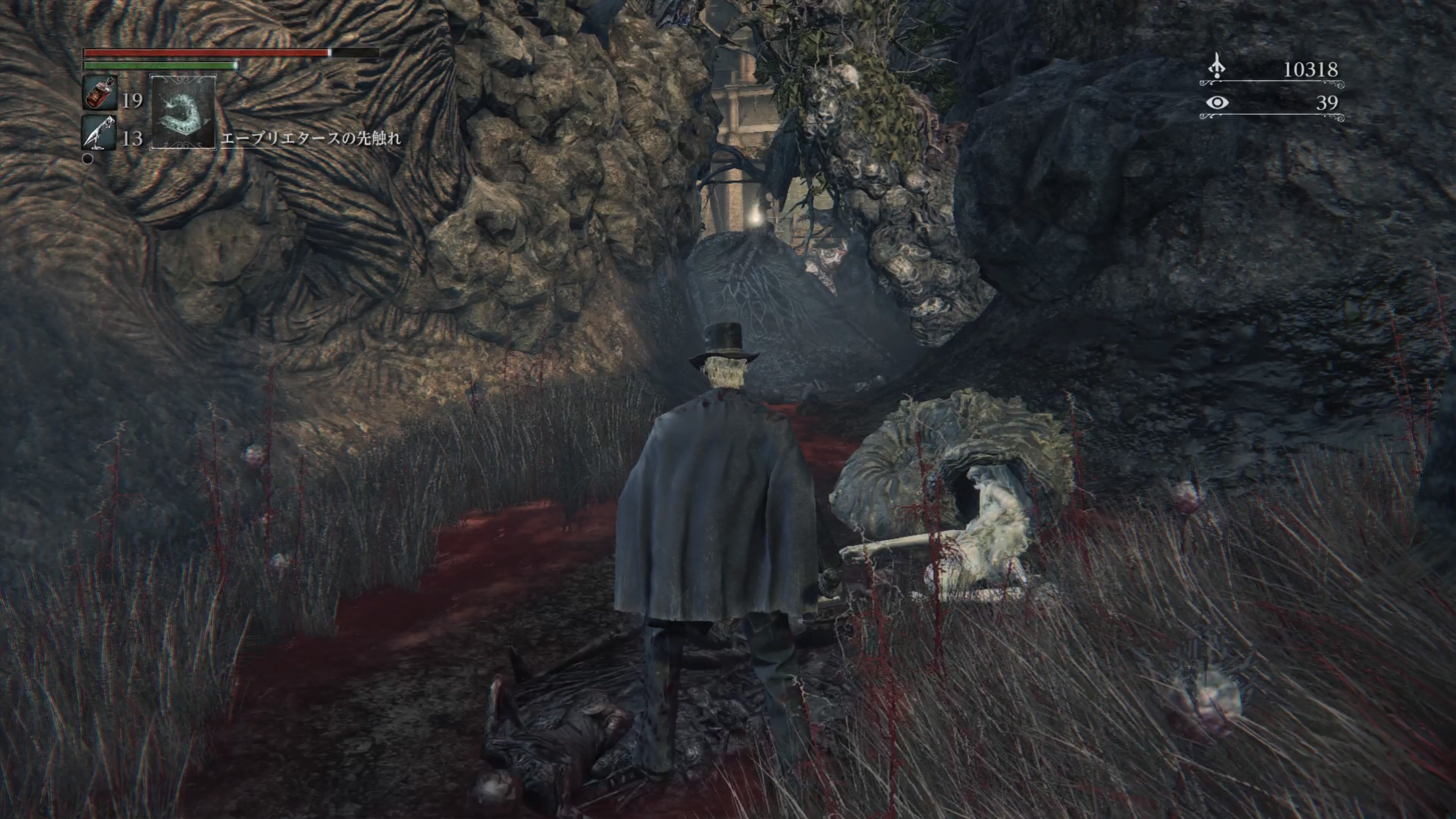Screen dimensions: 1456x819
Task: Click the Insight eye icon
Action: point(1217,103)
